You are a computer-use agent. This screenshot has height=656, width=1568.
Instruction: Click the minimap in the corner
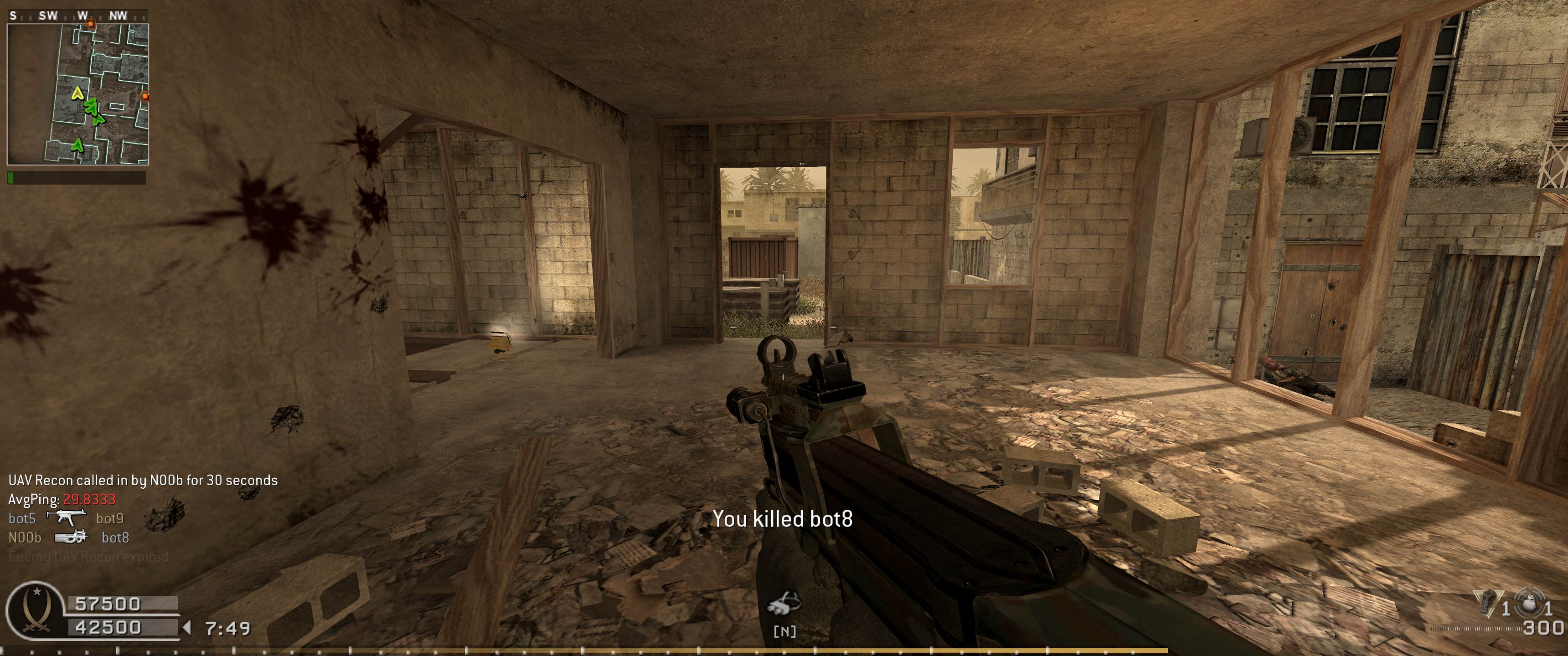tap(78, 94)
